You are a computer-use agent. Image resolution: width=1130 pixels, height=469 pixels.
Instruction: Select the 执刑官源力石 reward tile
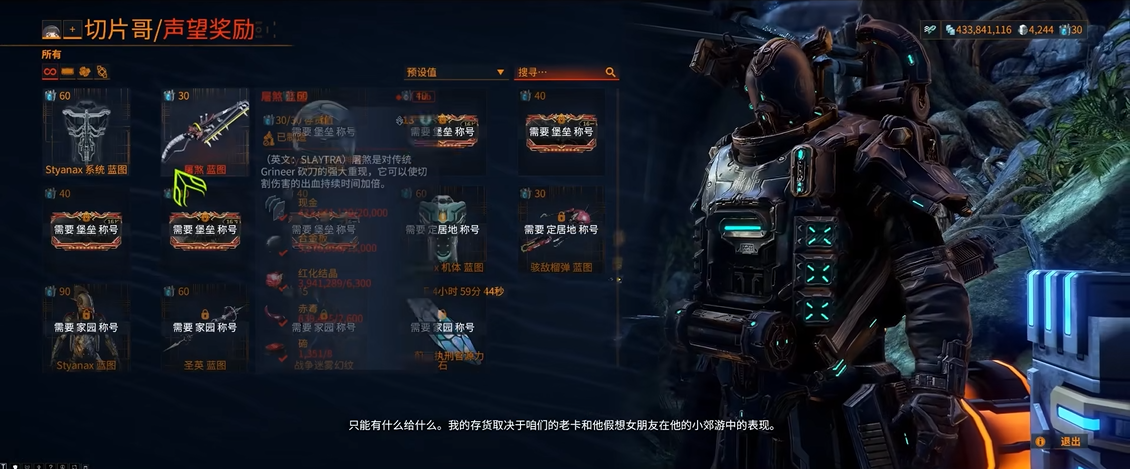pyautogui.click(x=446, y=328)
